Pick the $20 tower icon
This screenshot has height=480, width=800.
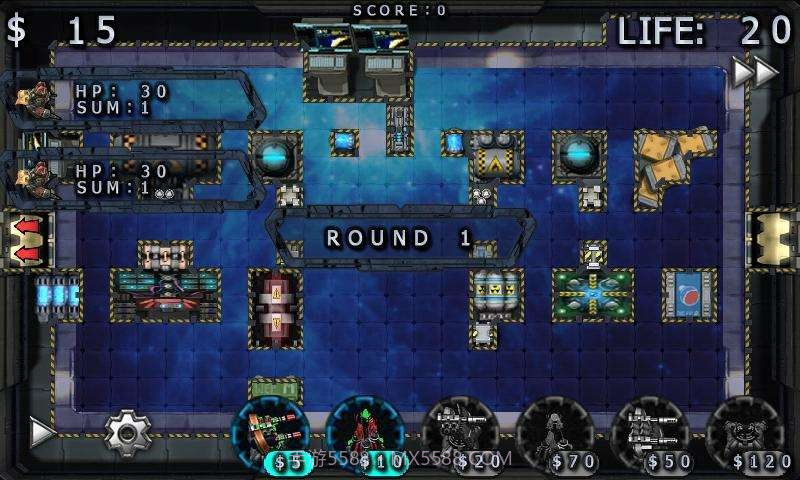click(x=460, y=432)
